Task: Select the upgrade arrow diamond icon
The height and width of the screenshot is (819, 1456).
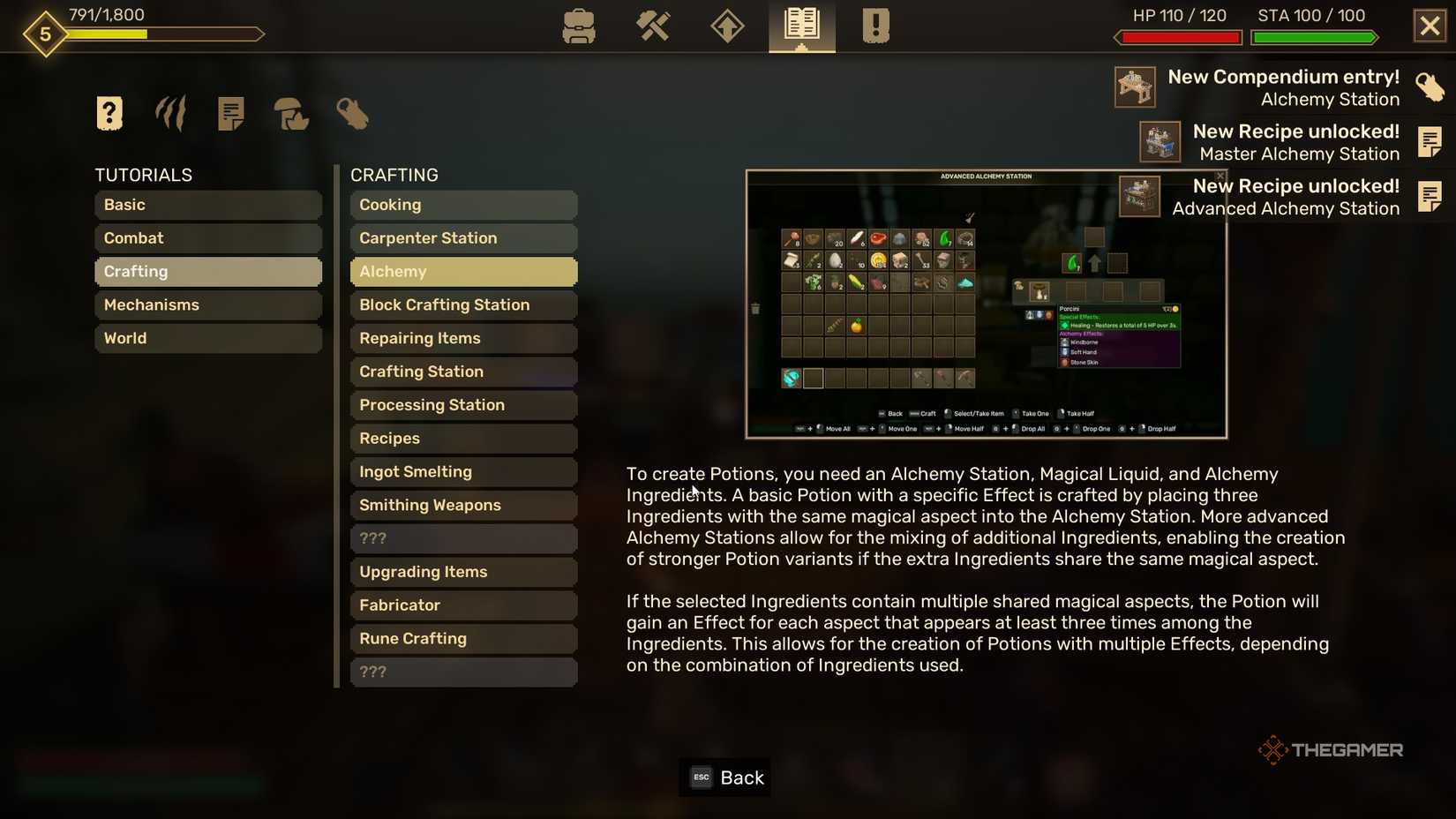Action: [727, 26]
